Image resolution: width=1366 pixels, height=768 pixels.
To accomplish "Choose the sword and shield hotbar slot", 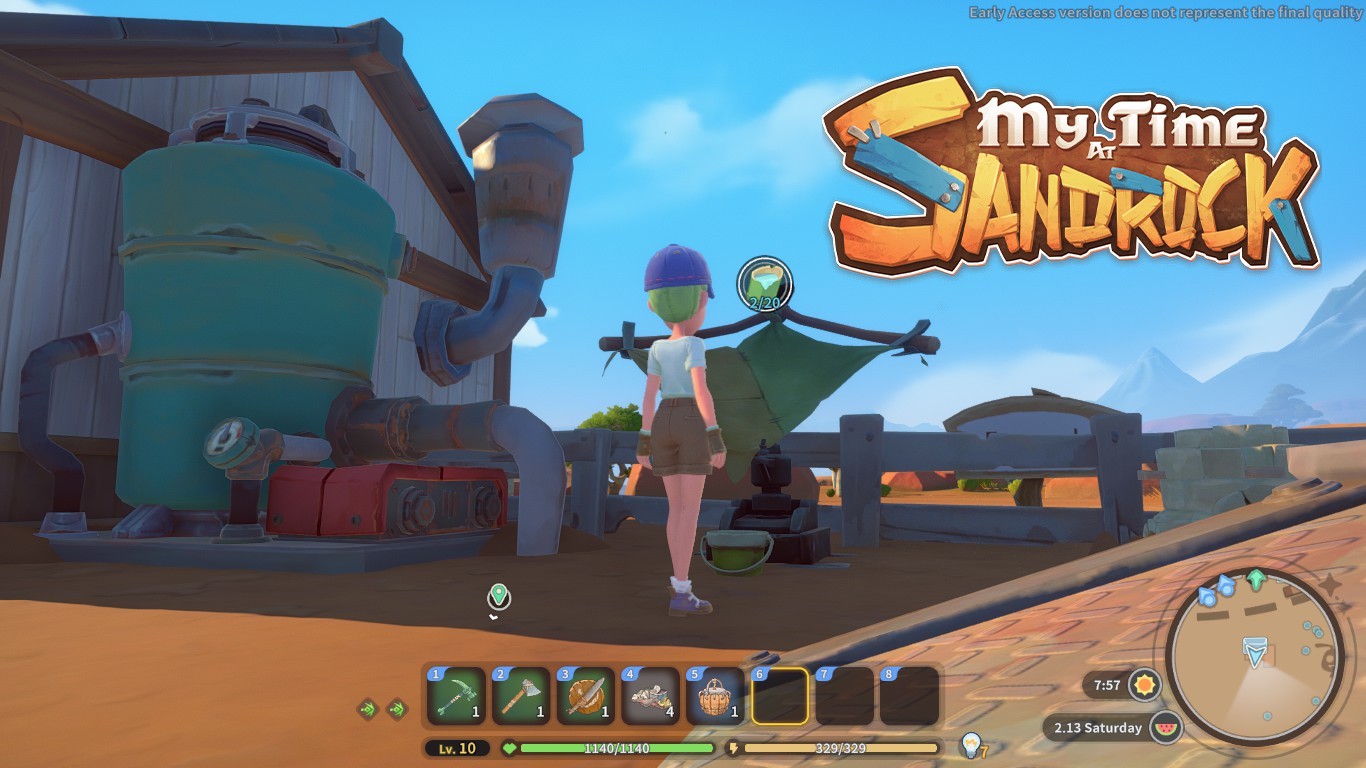I will (585, 696).
